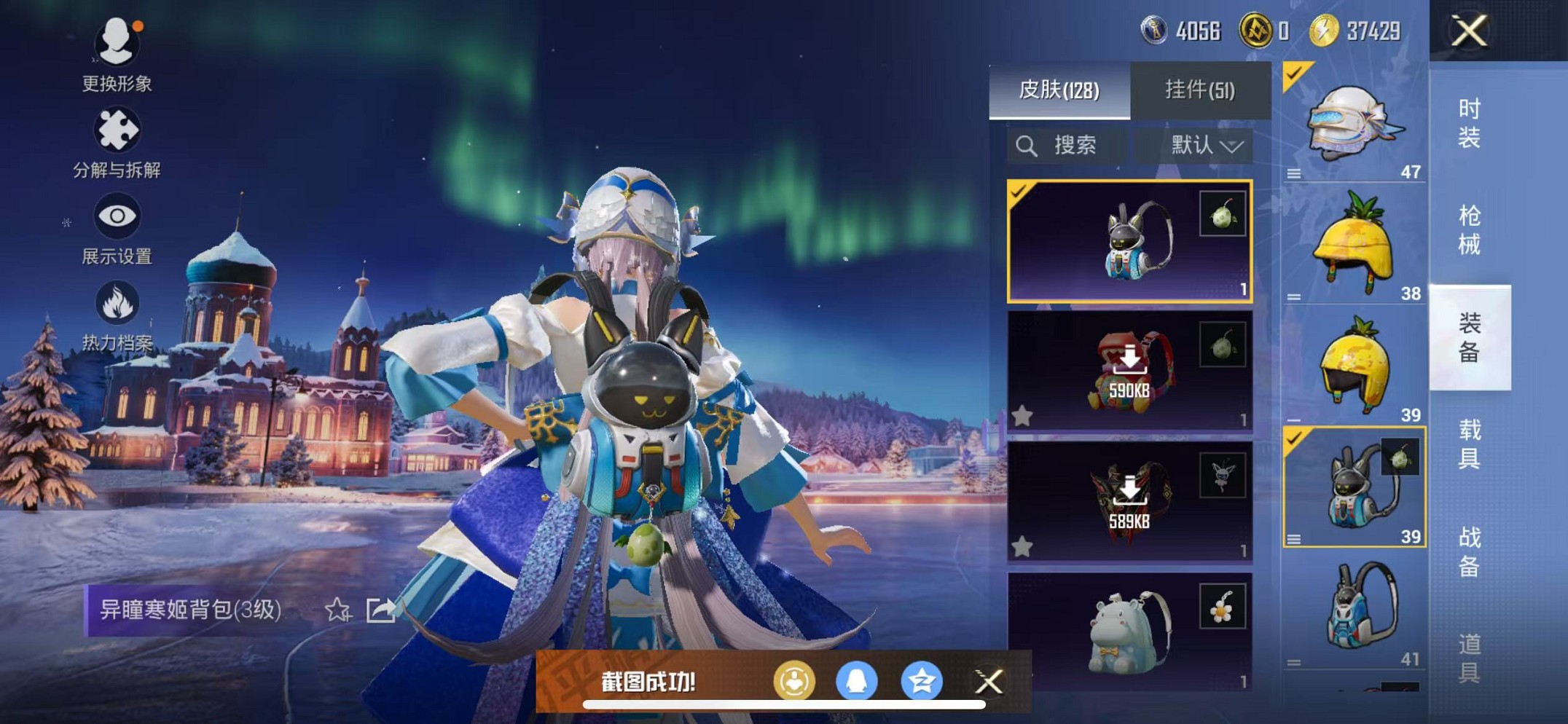Click the search magnifier icon
Viewport: 1568px width, 724px height.
coord(1029,144)
